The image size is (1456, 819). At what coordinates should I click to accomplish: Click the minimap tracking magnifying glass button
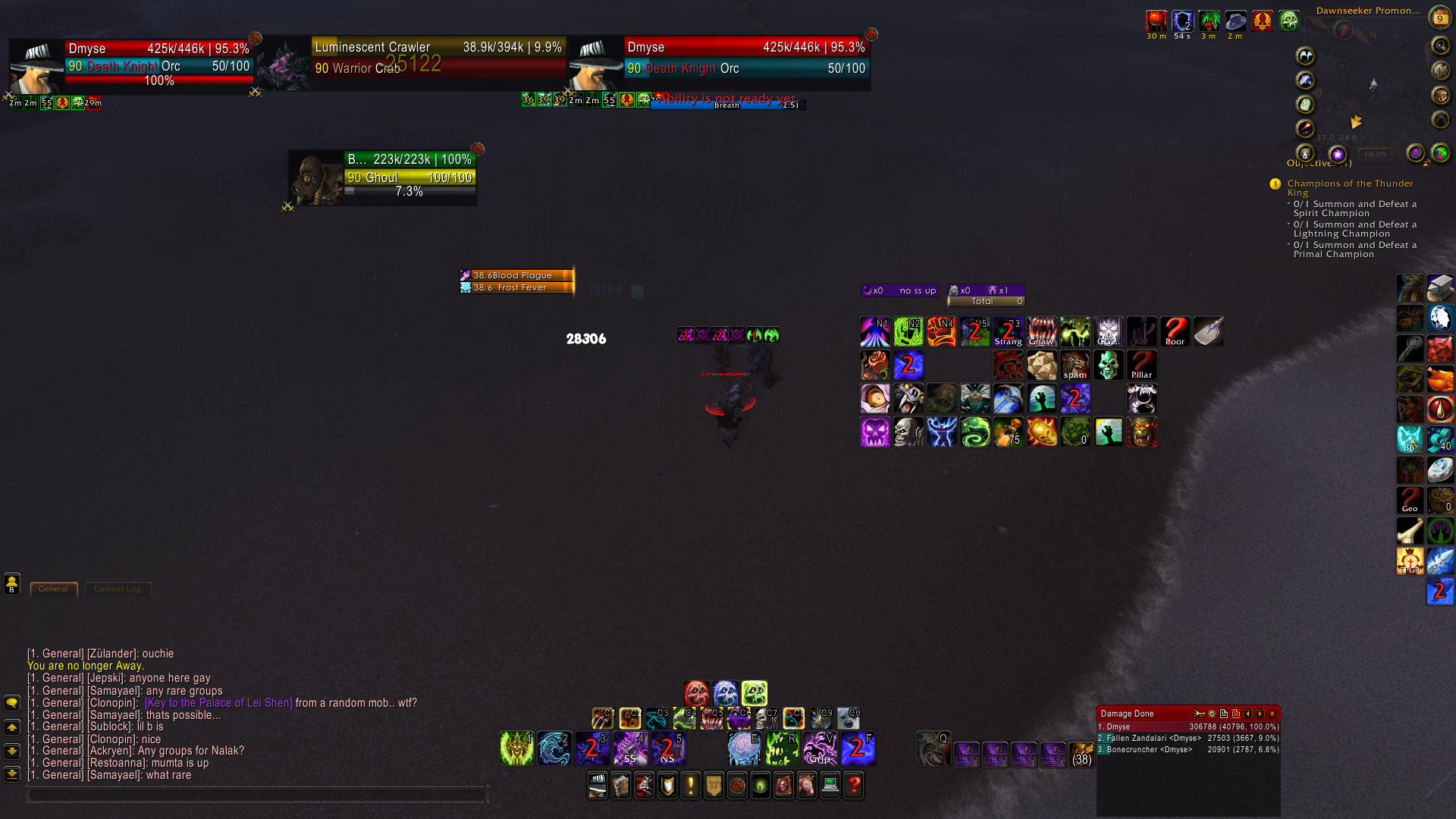[x=1439, y=46]
